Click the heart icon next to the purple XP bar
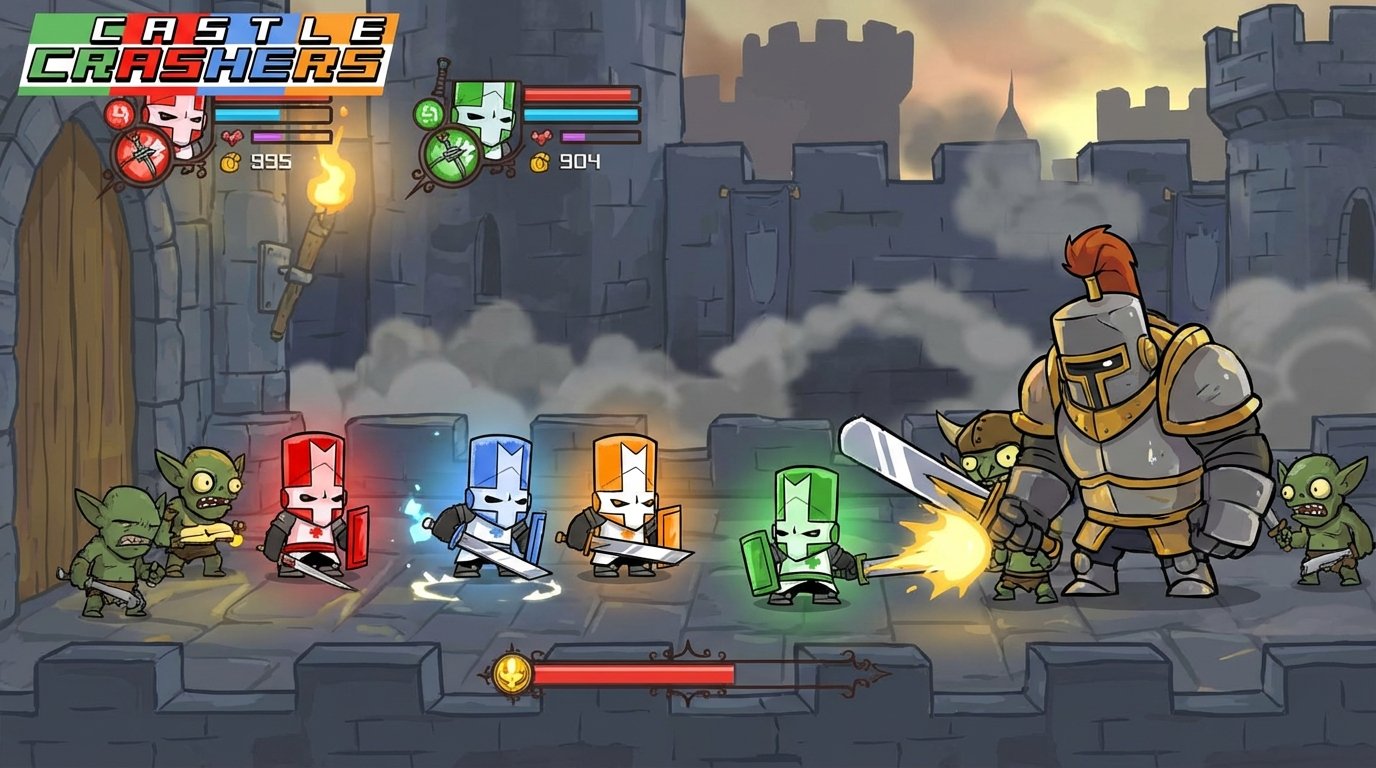 232,137
